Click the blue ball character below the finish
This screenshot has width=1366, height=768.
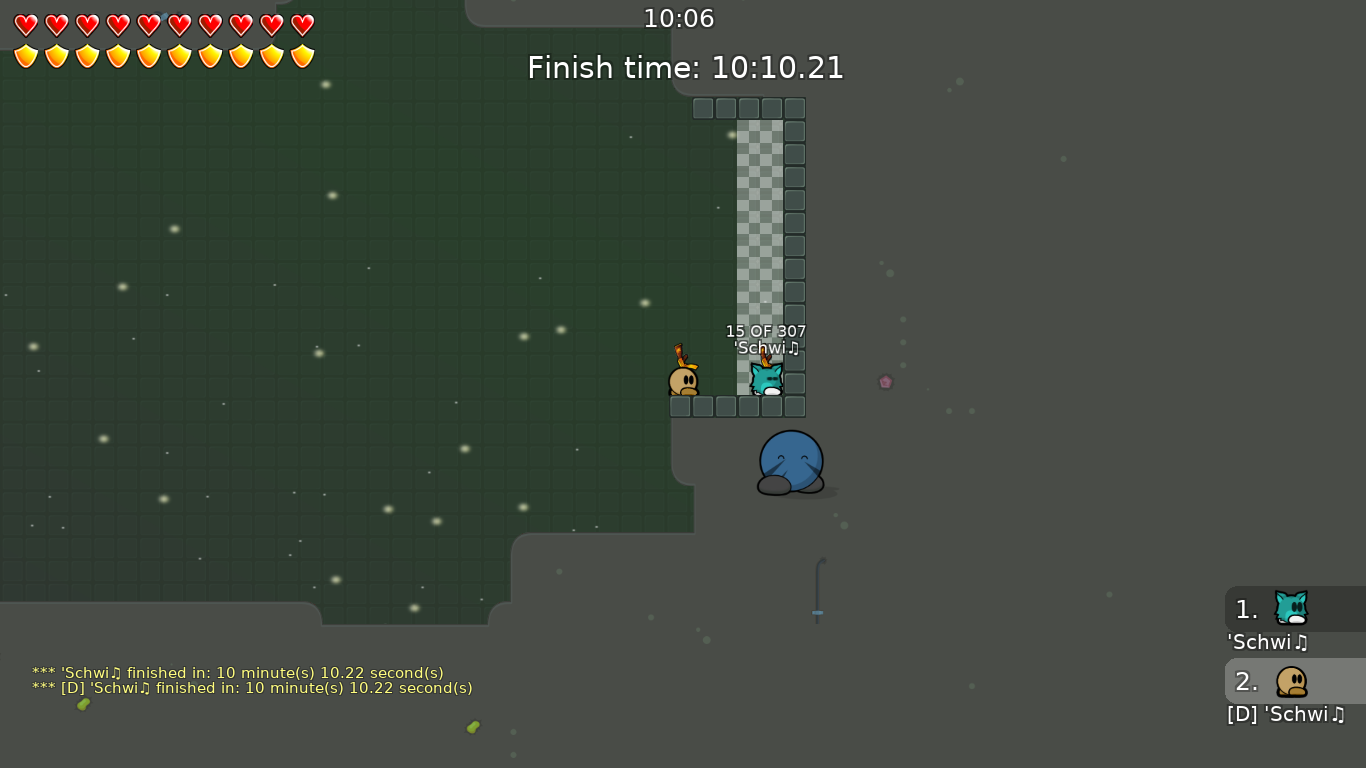coord(790,462)
